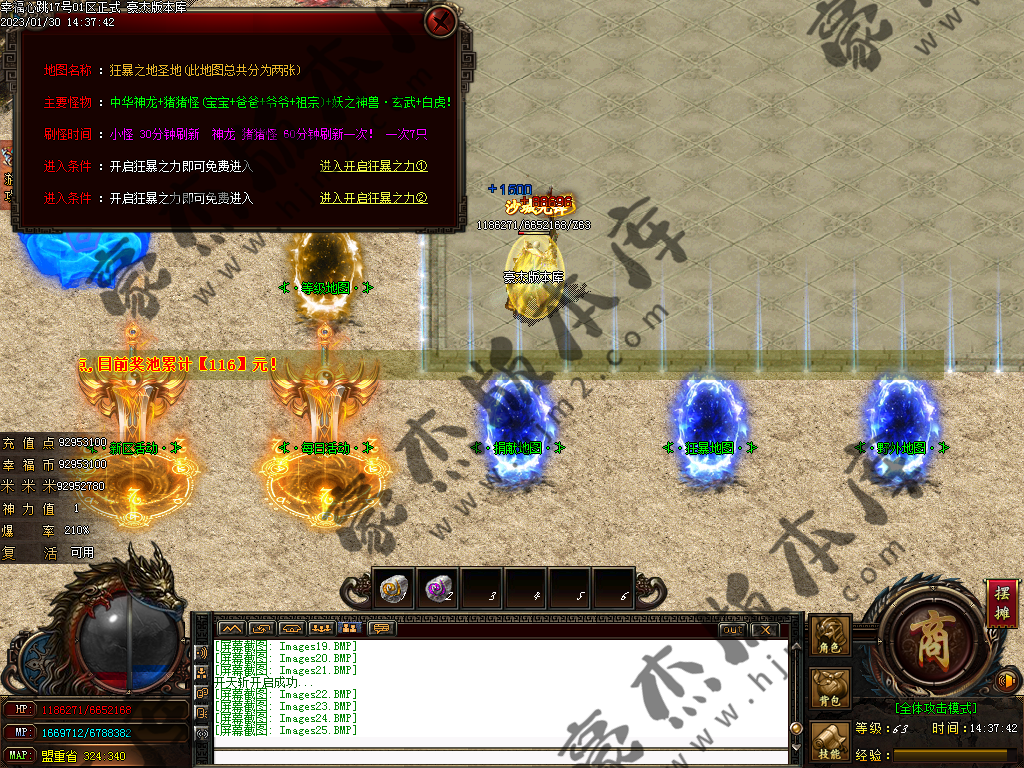Select the group chat channel tab
Viewport: 1024px width, 768px height.
pyautogui.click(x=321, y=628)
